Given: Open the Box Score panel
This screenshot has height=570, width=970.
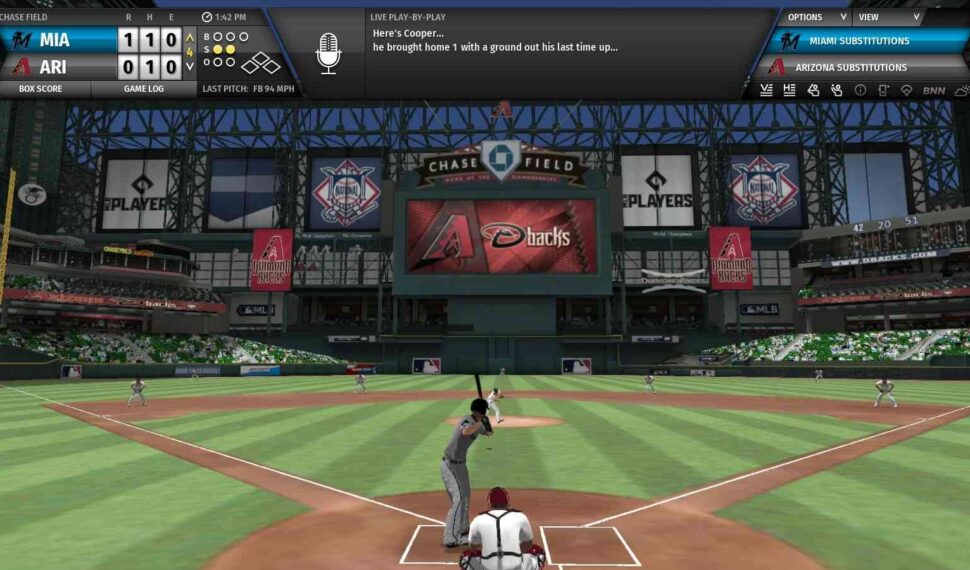Looking at the screenshot, I should tap(45, 89).
